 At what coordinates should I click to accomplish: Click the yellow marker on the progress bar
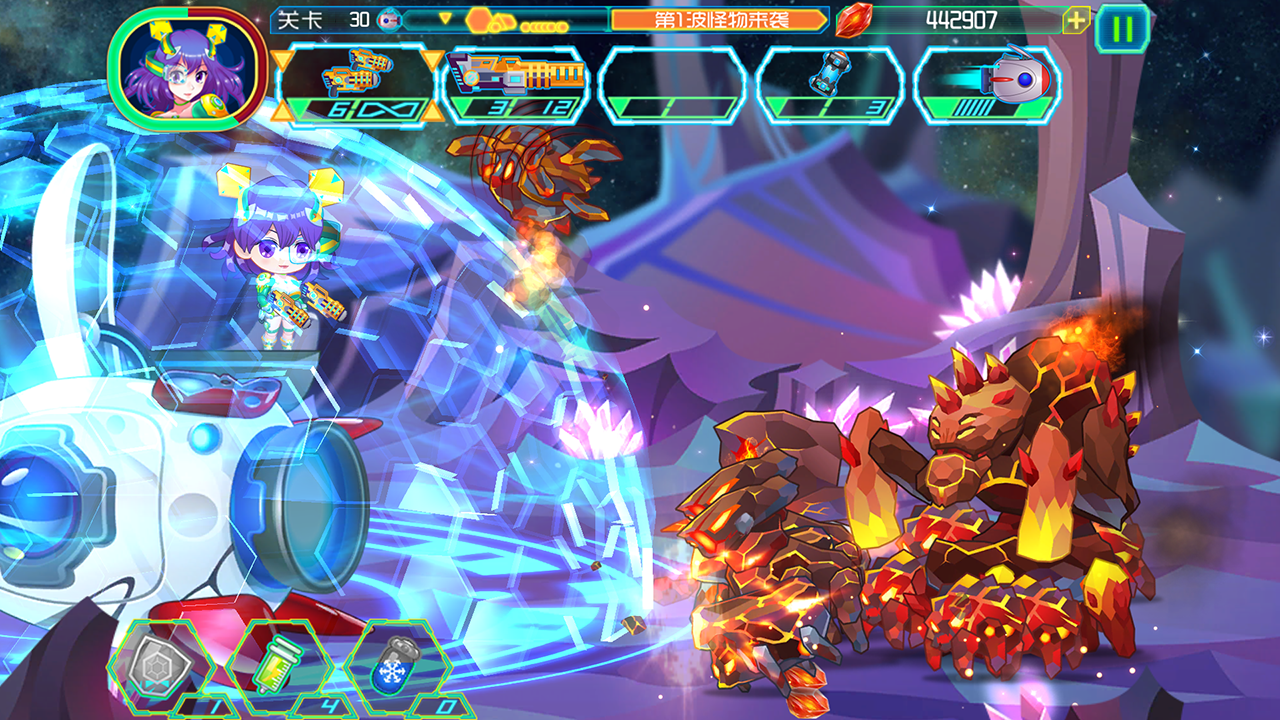pos(445,17)
